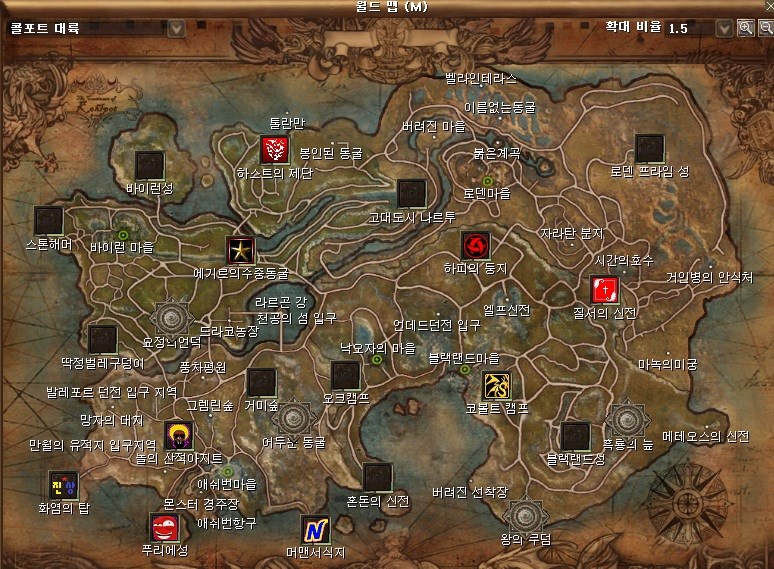Screen dimensions: 774x569
Task: Select the 돌의 산적아지트 purple marker
Action: pyautogui.click(x=179, y=436)
